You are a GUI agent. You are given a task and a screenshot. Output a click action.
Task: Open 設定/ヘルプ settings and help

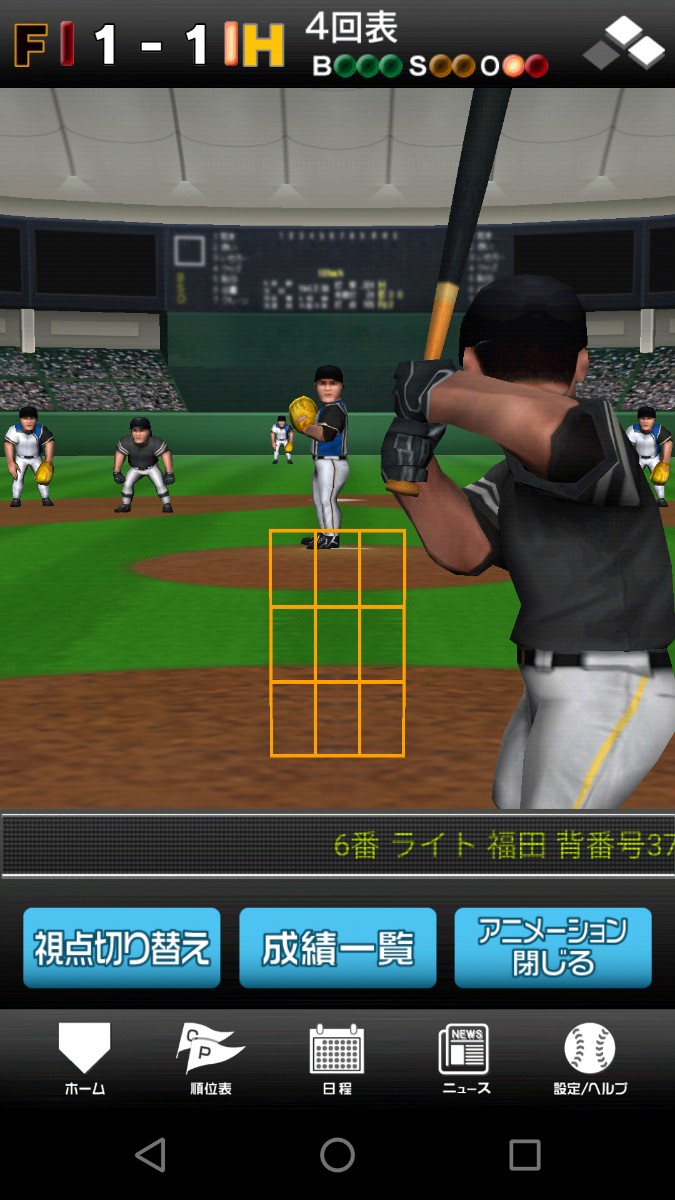point(590,1058)
